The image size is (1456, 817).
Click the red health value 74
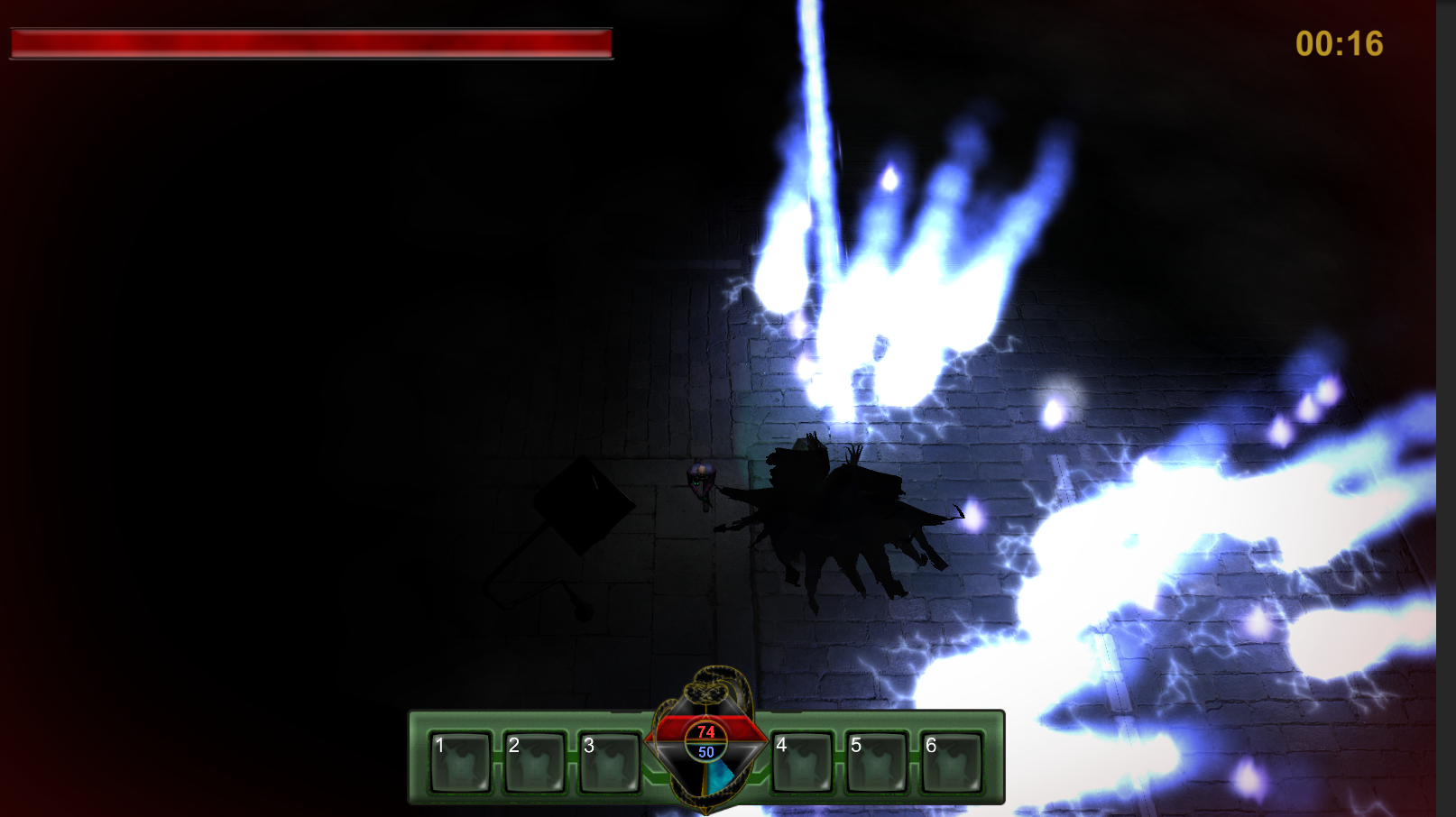point(706,732)
